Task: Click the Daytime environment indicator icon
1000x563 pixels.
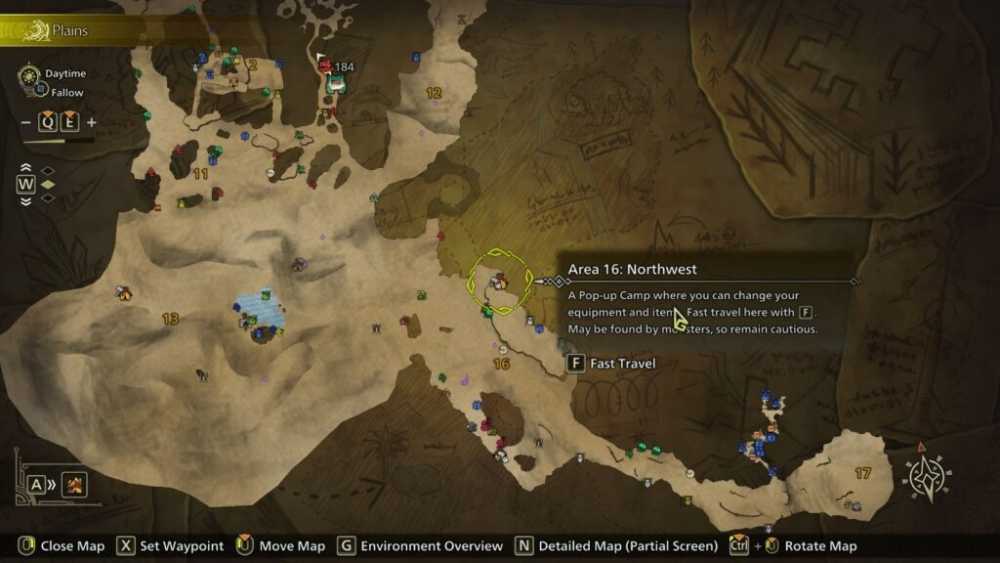Action: point(28,74)
